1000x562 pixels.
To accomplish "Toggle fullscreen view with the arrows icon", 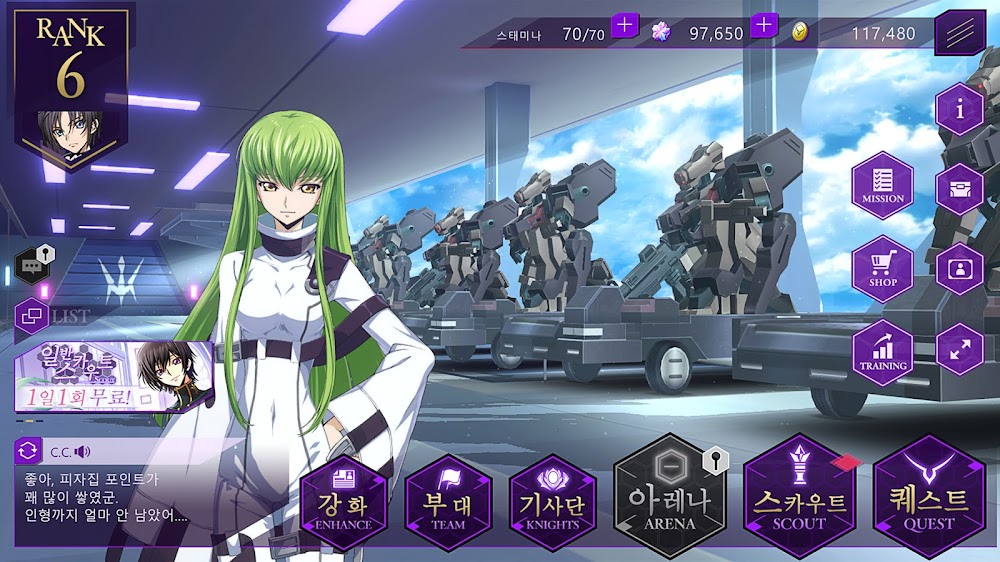I will [x=960, y=350].
